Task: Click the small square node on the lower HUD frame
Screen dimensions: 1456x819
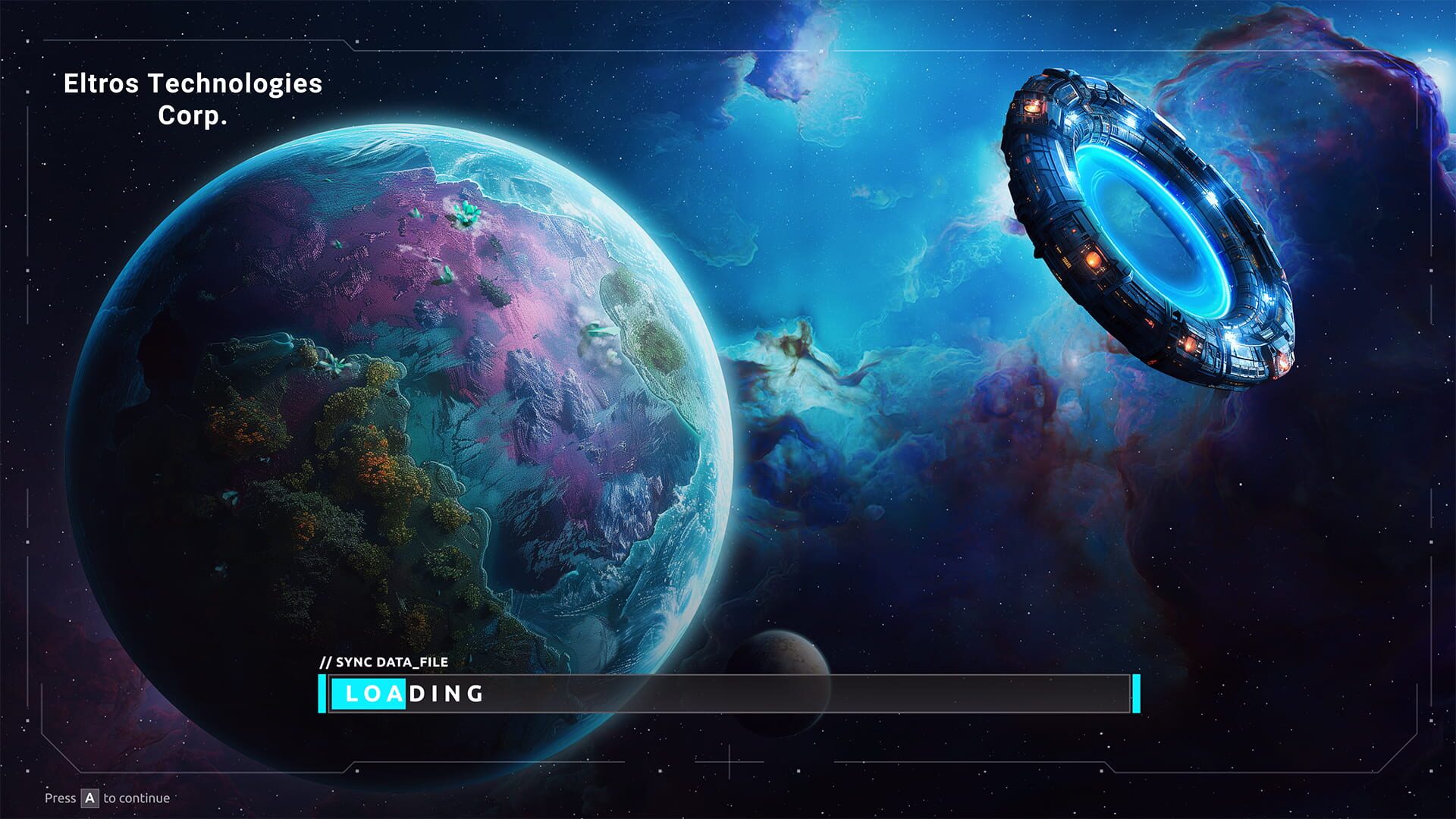Action: [357, 770]
